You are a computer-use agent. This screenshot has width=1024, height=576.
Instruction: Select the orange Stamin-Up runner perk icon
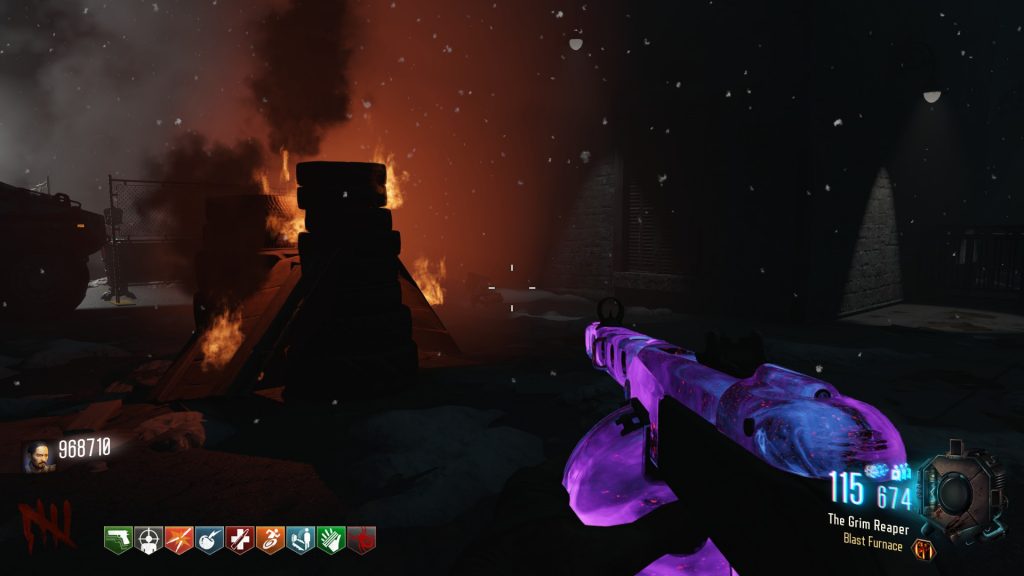(x=270, y=539)
